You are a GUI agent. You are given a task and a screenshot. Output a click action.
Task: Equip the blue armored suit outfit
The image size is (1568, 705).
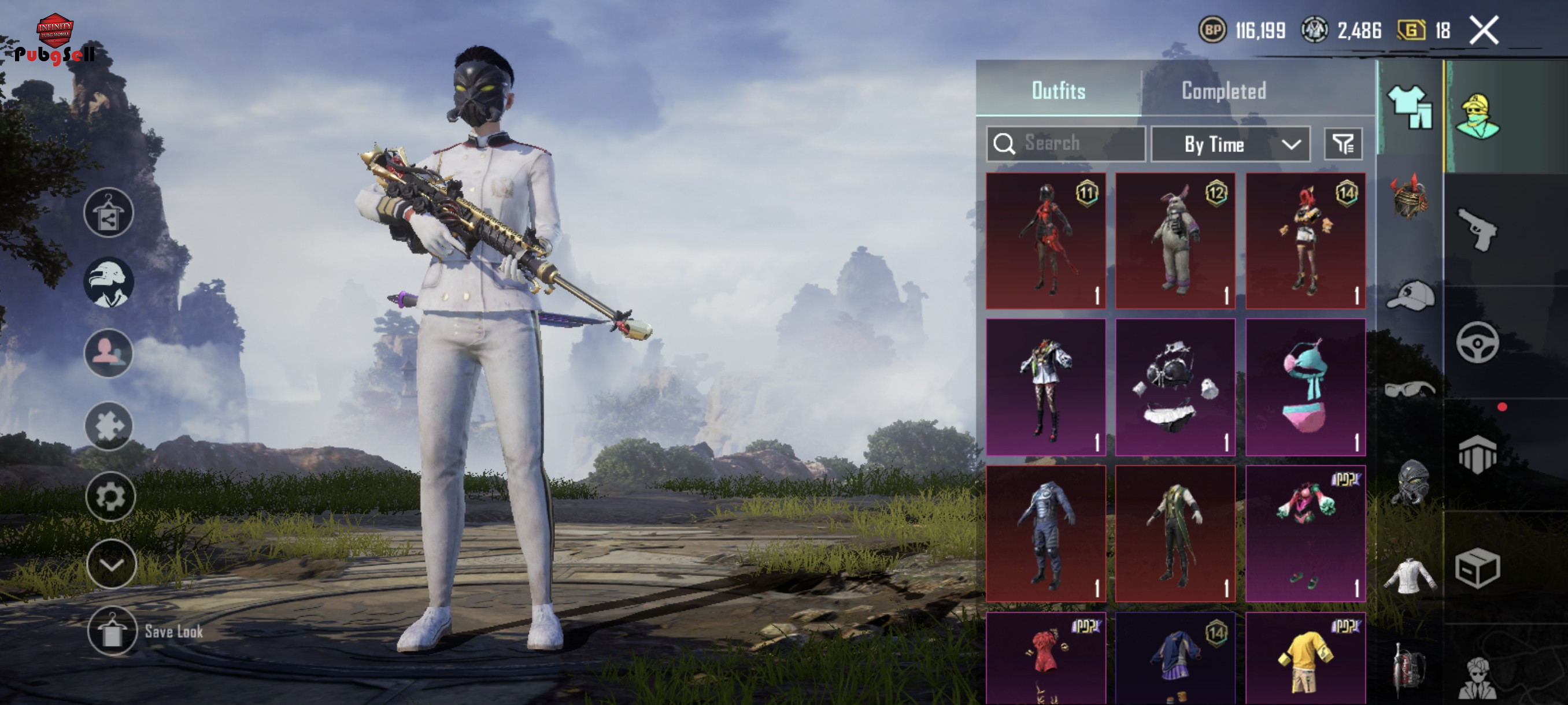click(1045, 533)
